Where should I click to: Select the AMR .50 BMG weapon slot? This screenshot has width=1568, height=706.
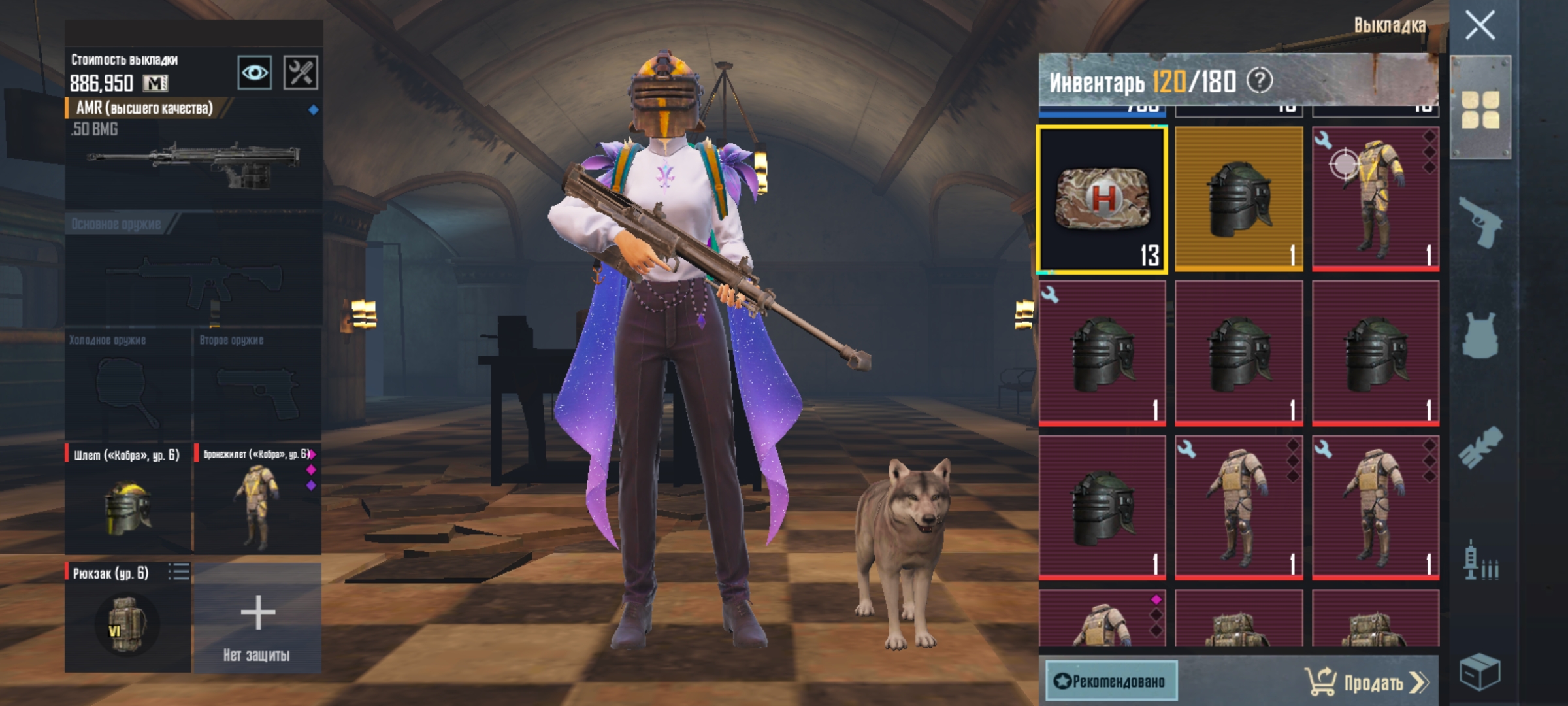point(193,157)
